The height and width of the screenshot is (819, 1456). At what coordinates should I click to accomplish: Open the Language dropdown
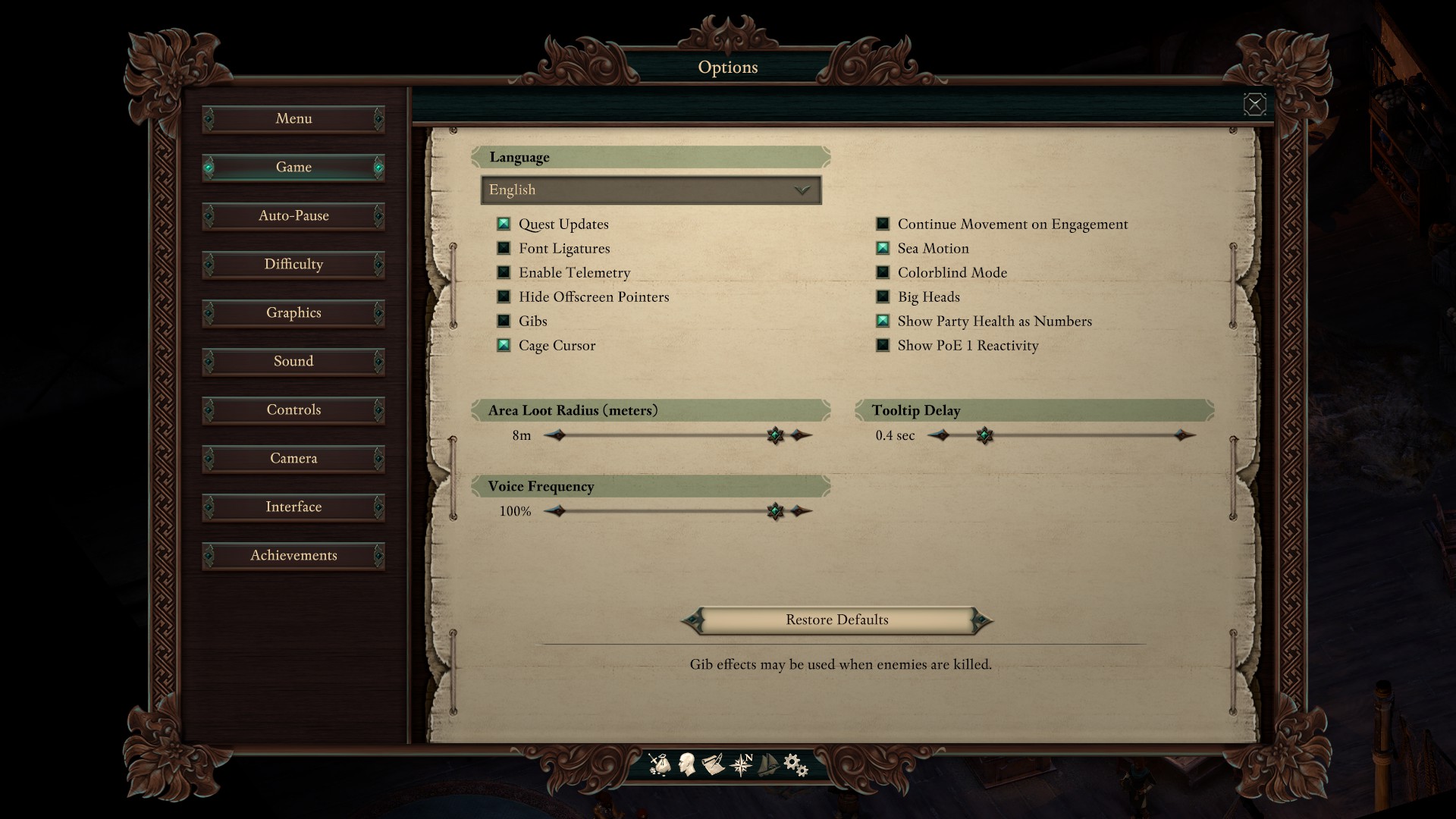651,190
